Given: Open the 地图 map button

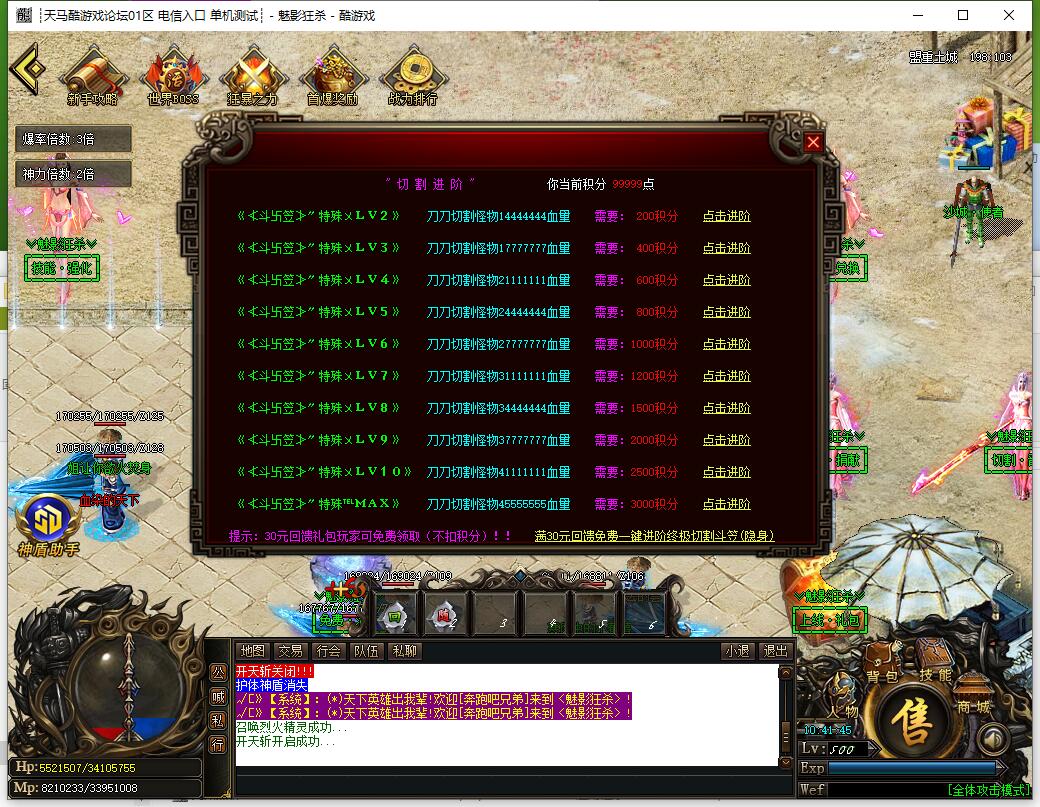Looking at the screenshot, I should (x=253, y=651).
